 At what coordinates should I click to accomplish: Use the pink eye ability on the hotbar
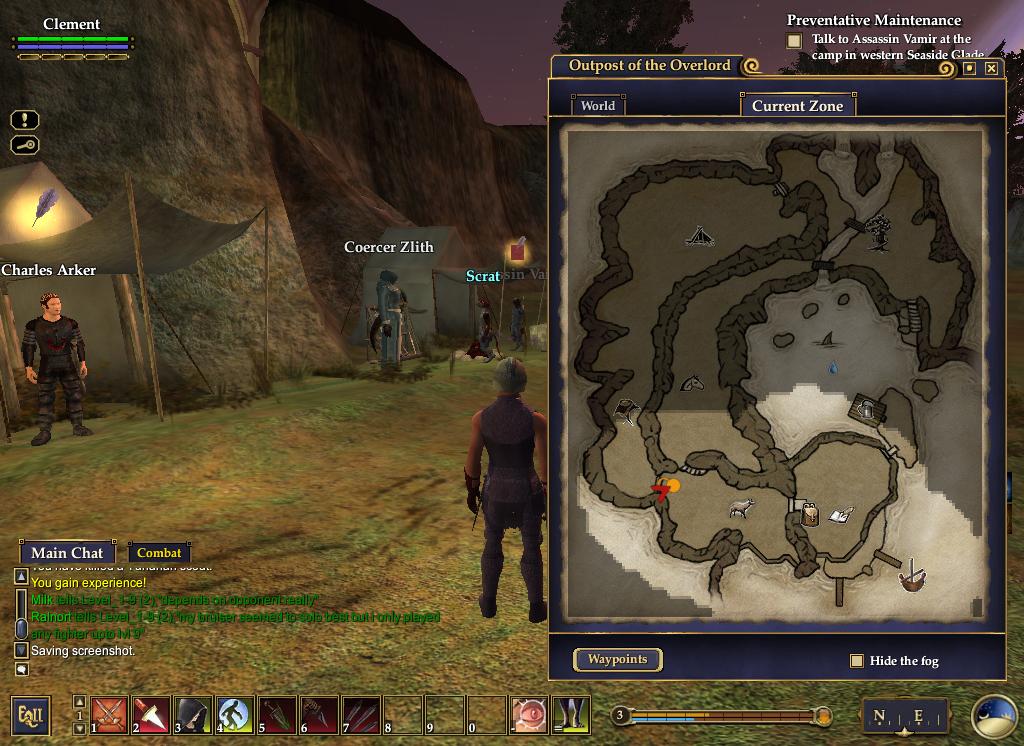pos(529,715)
